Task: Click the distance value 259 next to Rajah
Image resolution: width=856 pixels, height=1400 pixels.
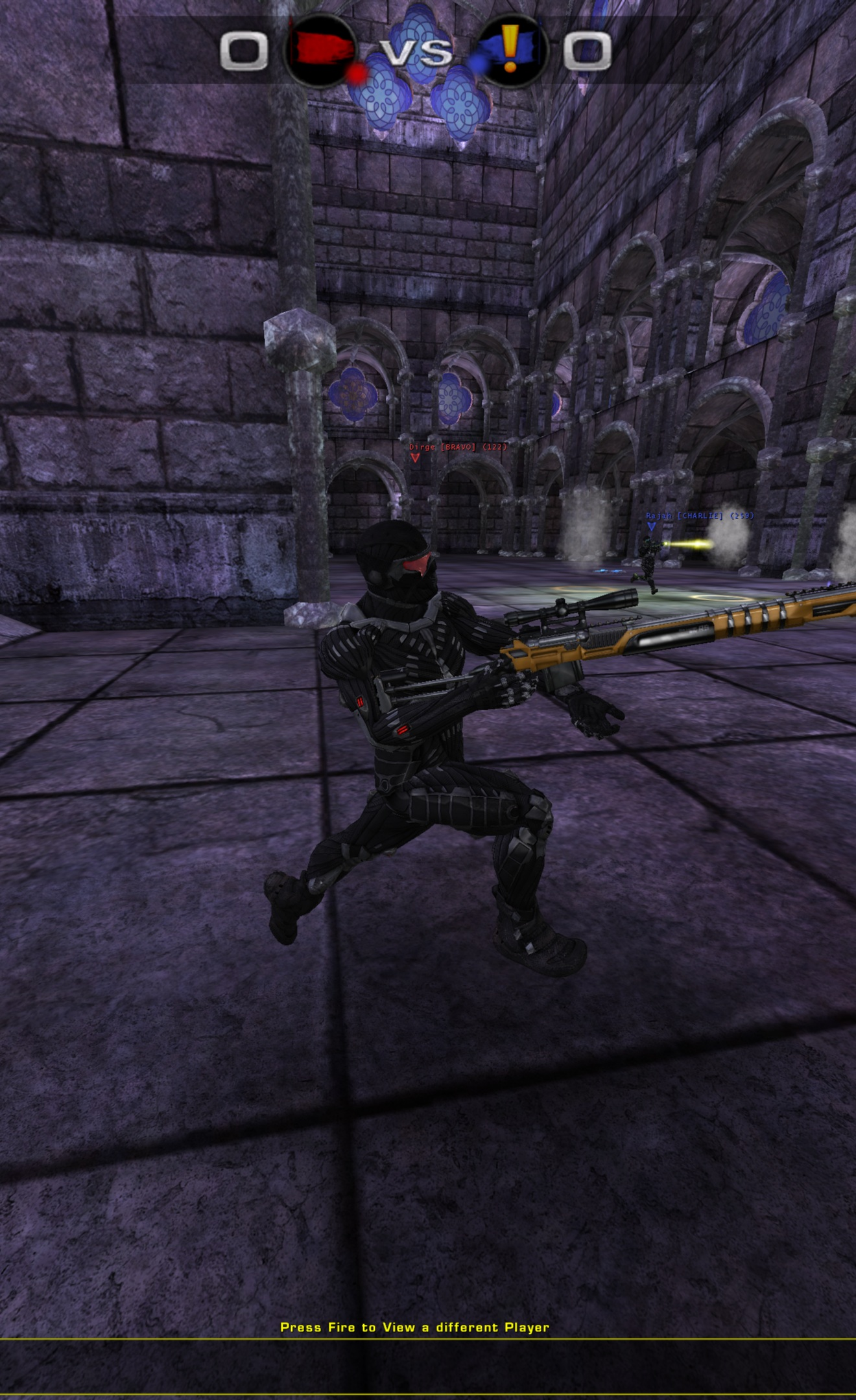Action: click(x=741, y=516)
